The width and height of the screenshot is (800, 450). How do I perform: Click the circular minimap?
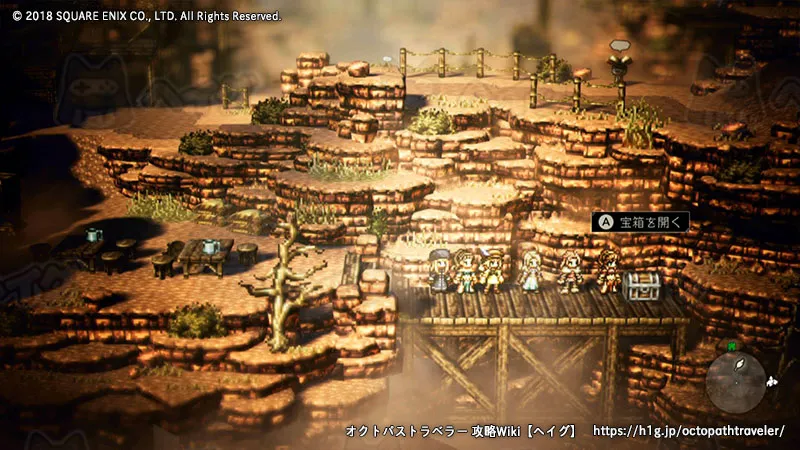coord(735,380)
